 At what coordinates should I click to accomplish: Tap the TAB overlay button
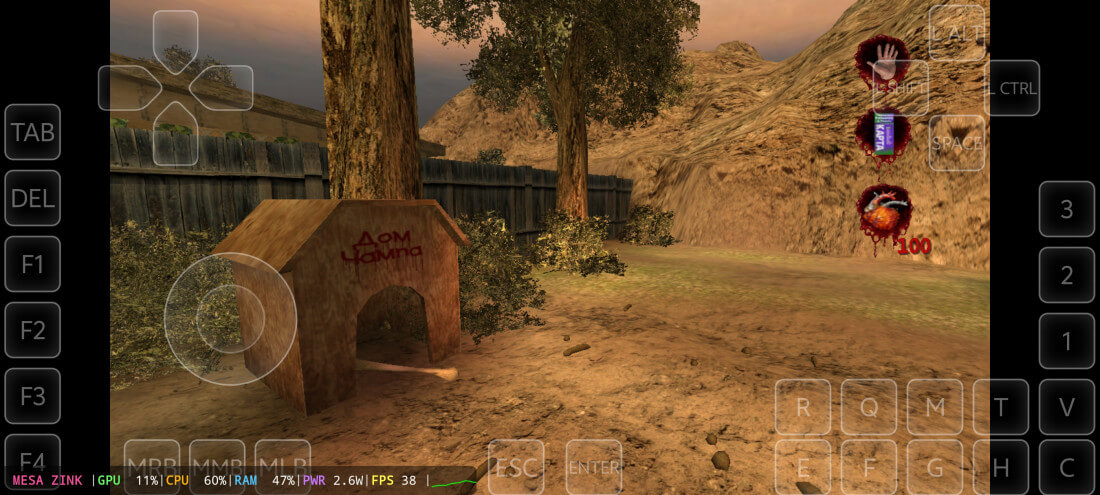pyautogui.click(x=32, y=132)
